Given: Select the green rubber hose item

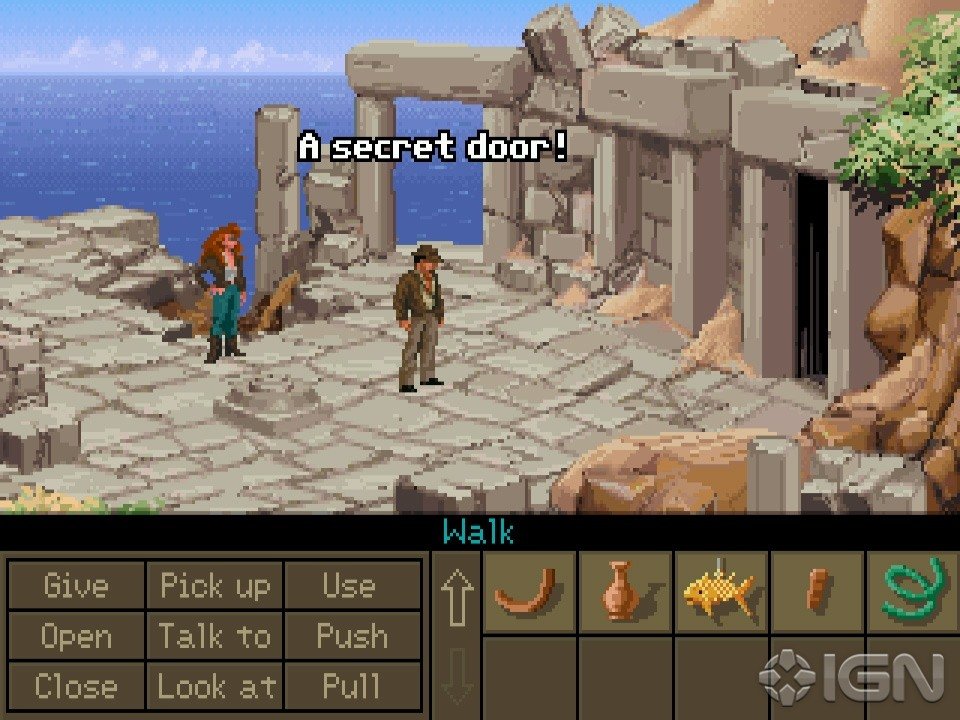Looking at the screenshot, I should (913, 591).
